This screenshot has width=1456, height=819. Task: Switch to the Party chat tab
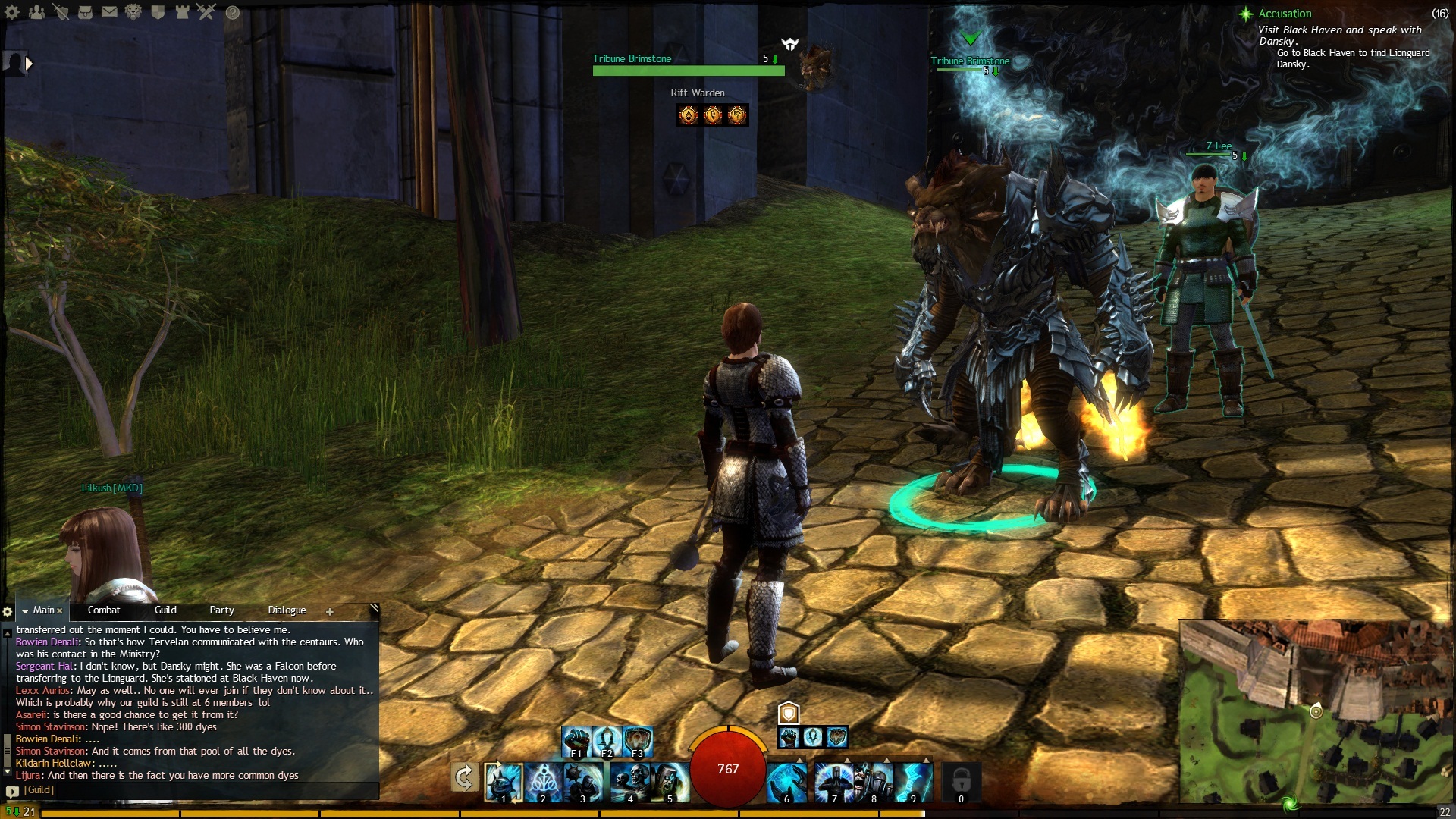click(221, 610)
